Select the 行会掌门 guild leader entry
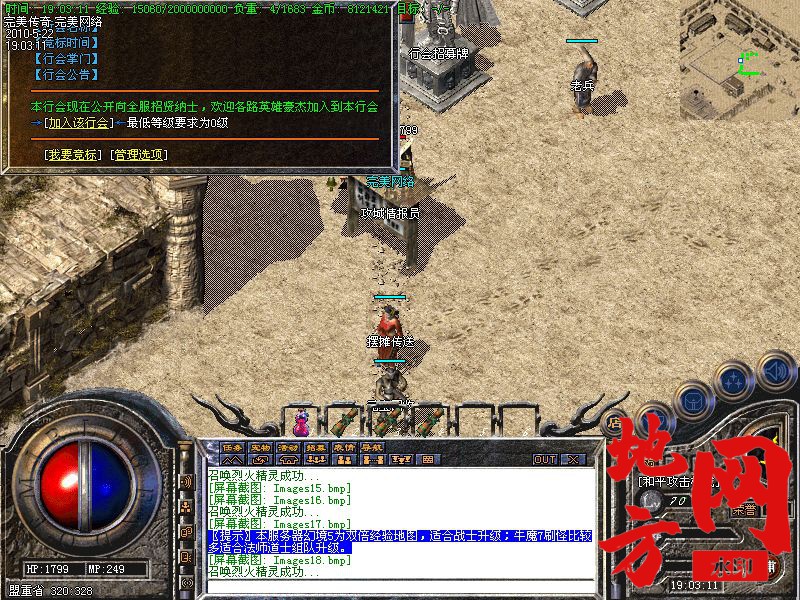The width and height of the screenshot is (800, 600). [x=65, y=59]
